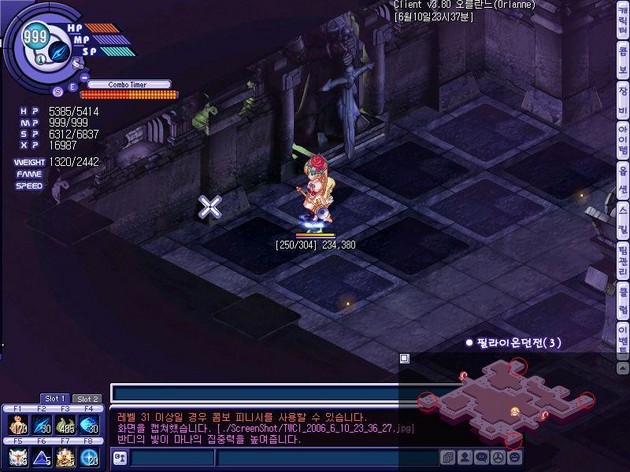
Task: Switch to the Slot 1 hotbar tab
Action: pyautogui.click(x=55, y=399)
